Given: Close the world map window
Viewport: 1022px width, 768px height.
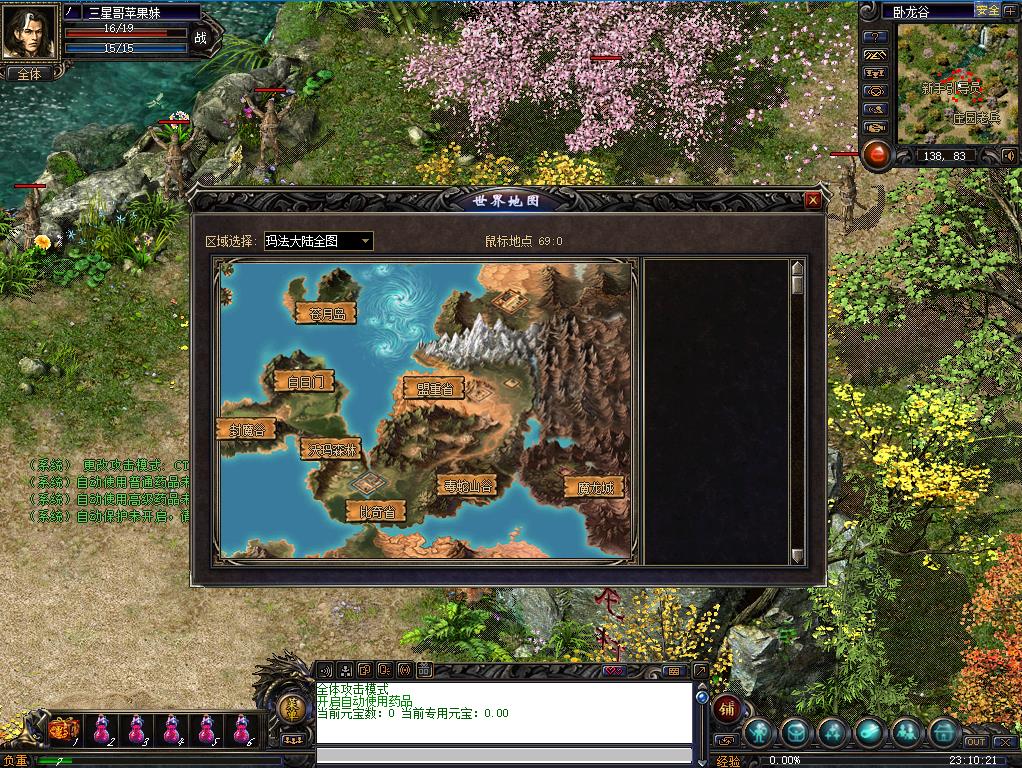Looking at the screenshot, I should 813,200.
